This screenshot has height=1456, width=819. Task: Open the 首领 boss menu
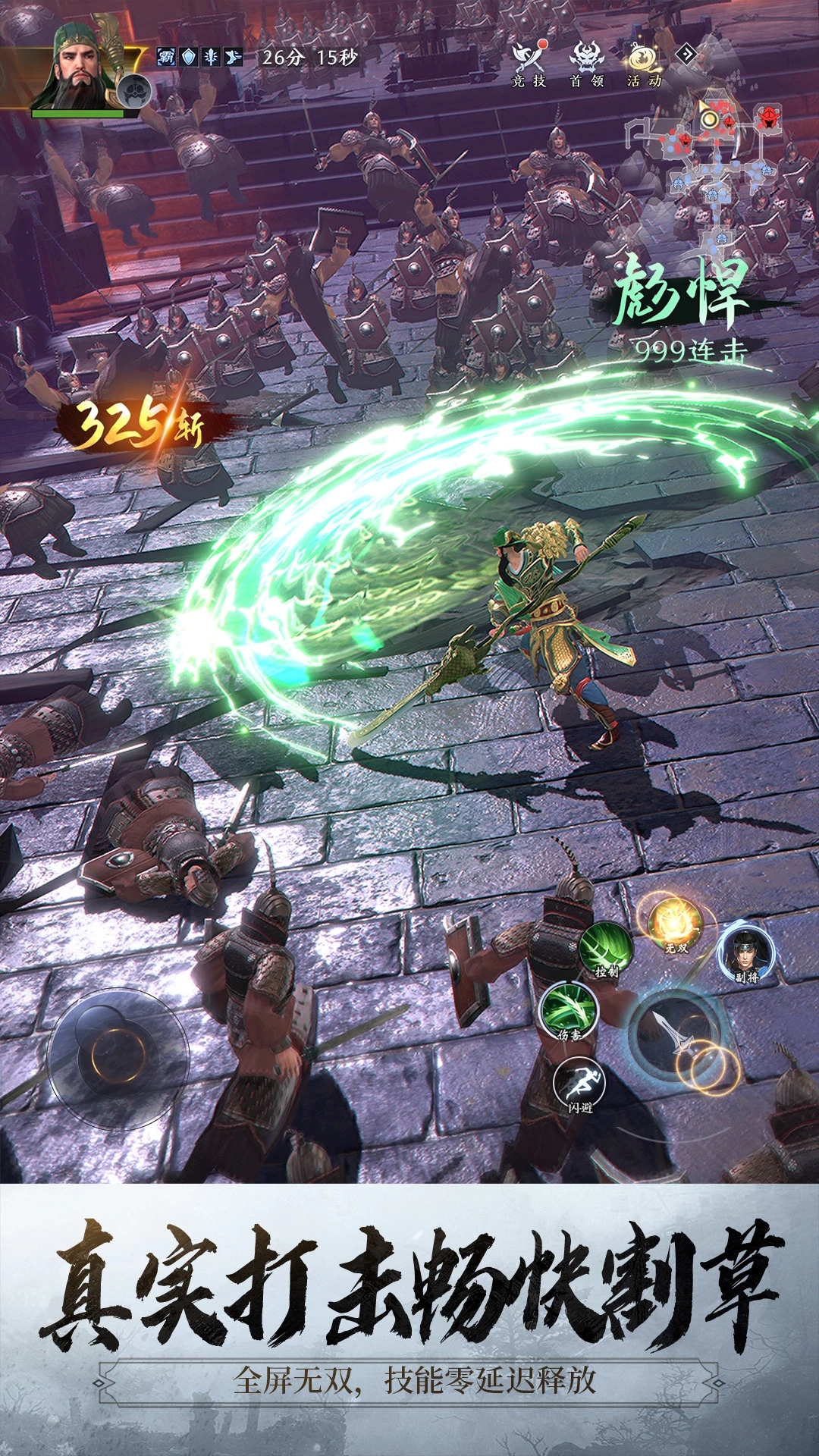click(586, 64)
